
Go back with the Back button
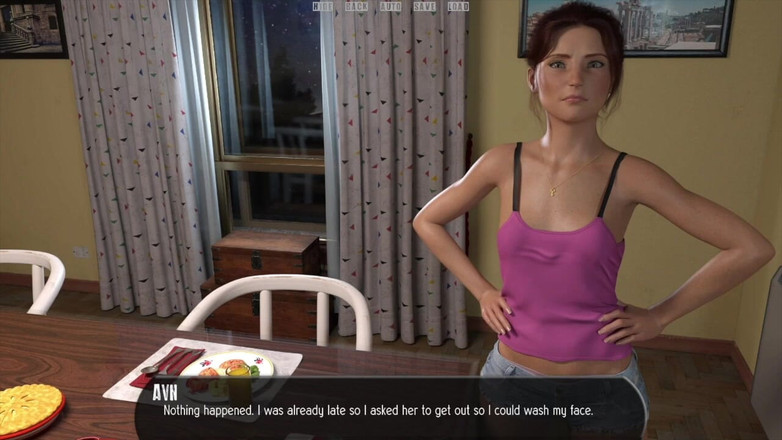click(356, 7)
